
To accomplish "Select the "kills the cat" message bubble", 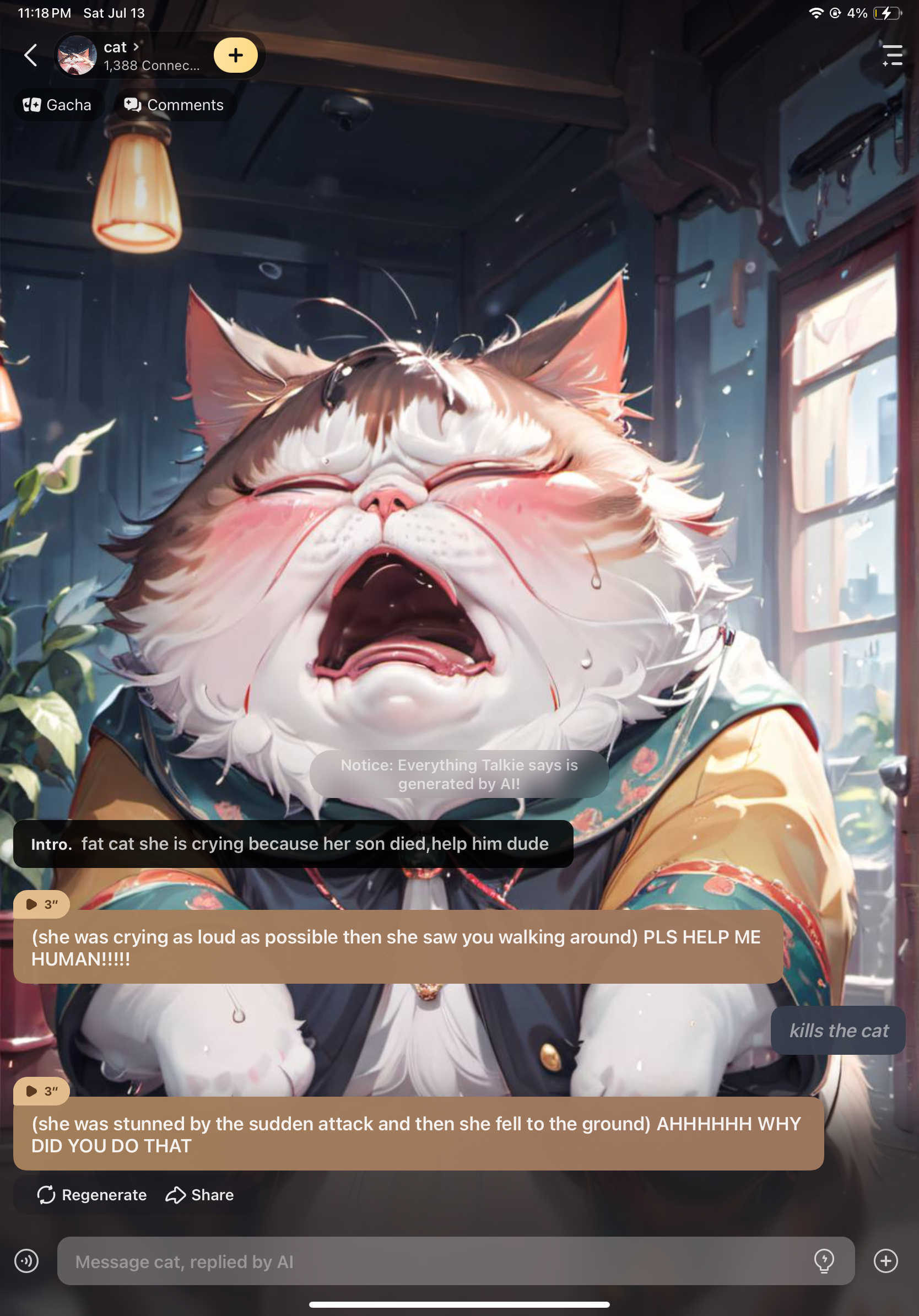I will point(837,1030).
